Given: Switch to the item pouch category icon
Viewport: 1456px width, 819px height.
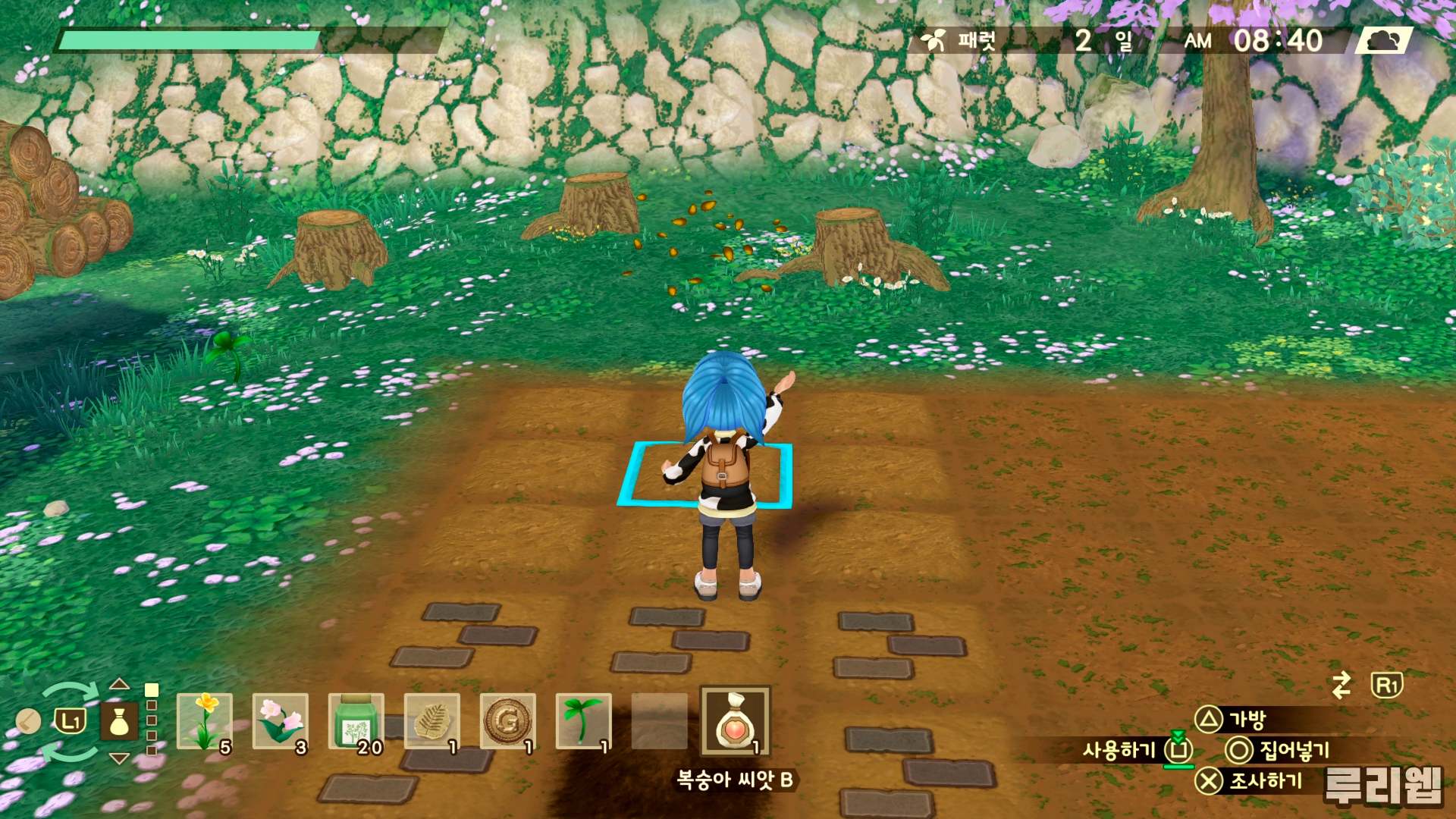Looking at the screenshot, I should pyautogui.click(x=119, y=721).
